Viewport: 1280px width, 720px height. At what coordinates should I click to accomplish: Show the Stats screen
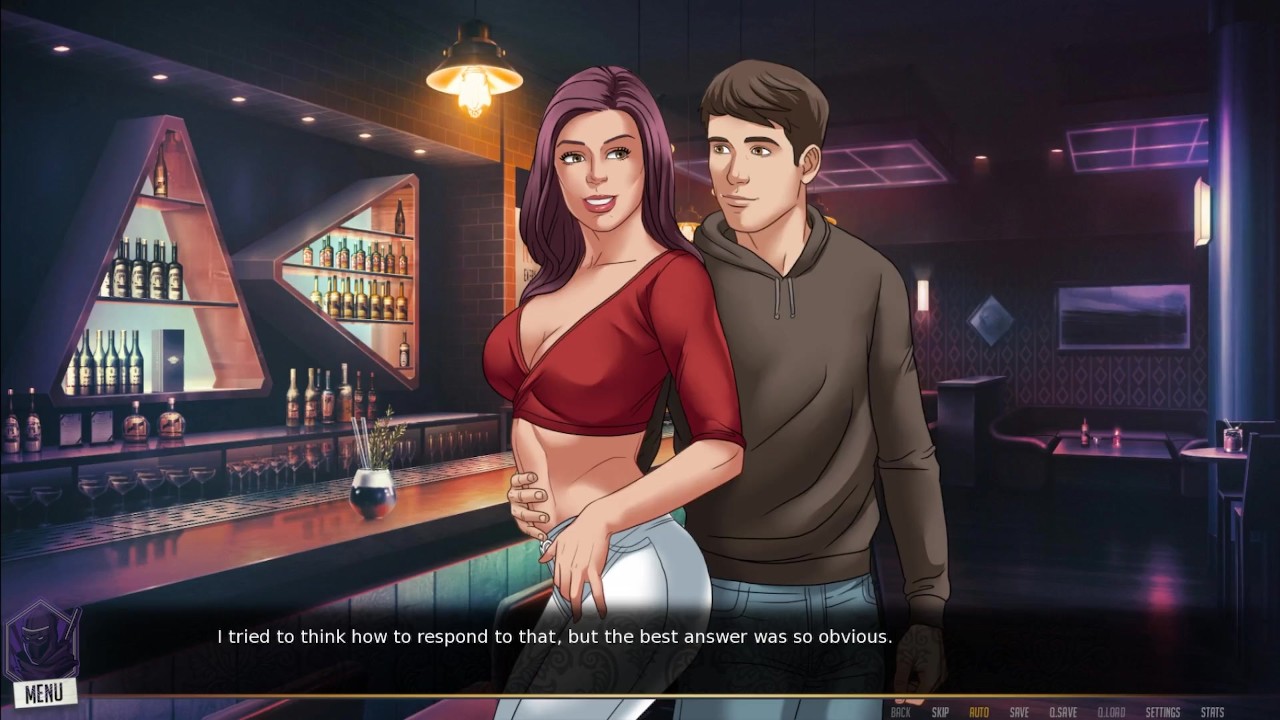click(1212, 712)
